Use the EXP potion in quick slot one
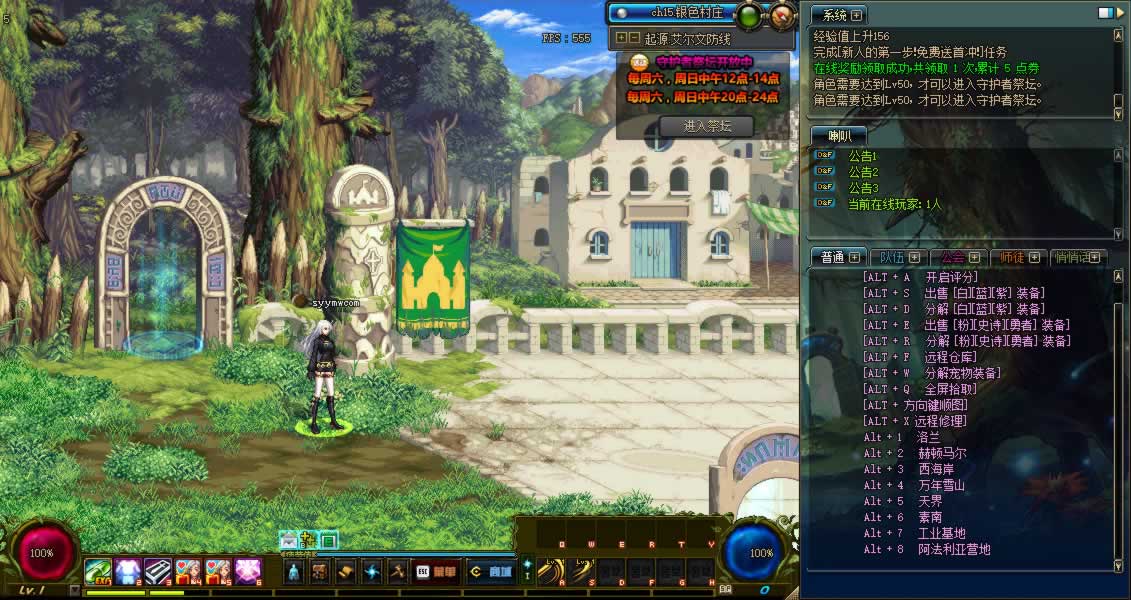The image size is (1131, 600). coord(98,571)
